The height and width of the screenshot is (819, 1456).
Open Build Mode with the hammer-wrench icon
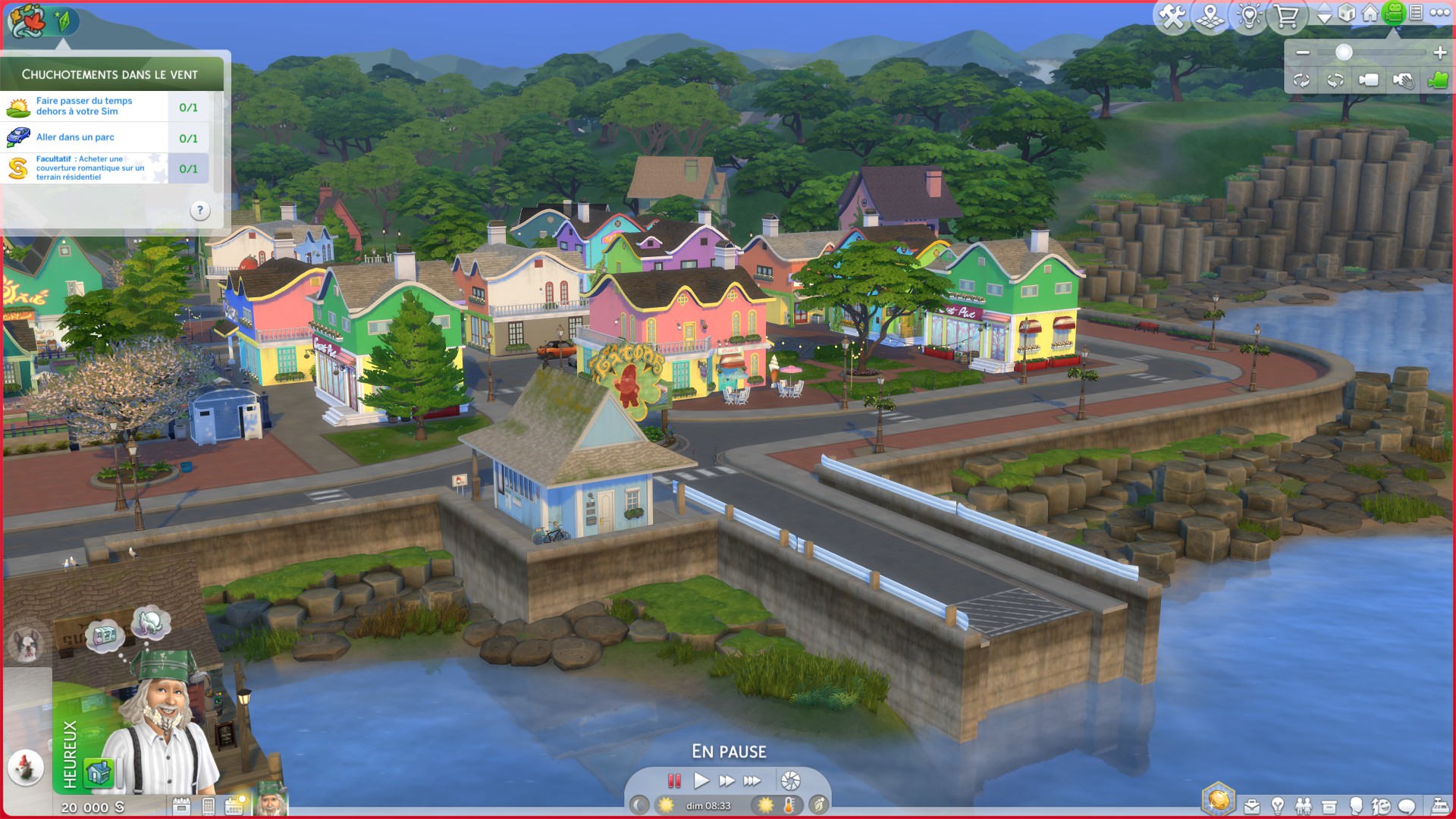coord(1172,16)
